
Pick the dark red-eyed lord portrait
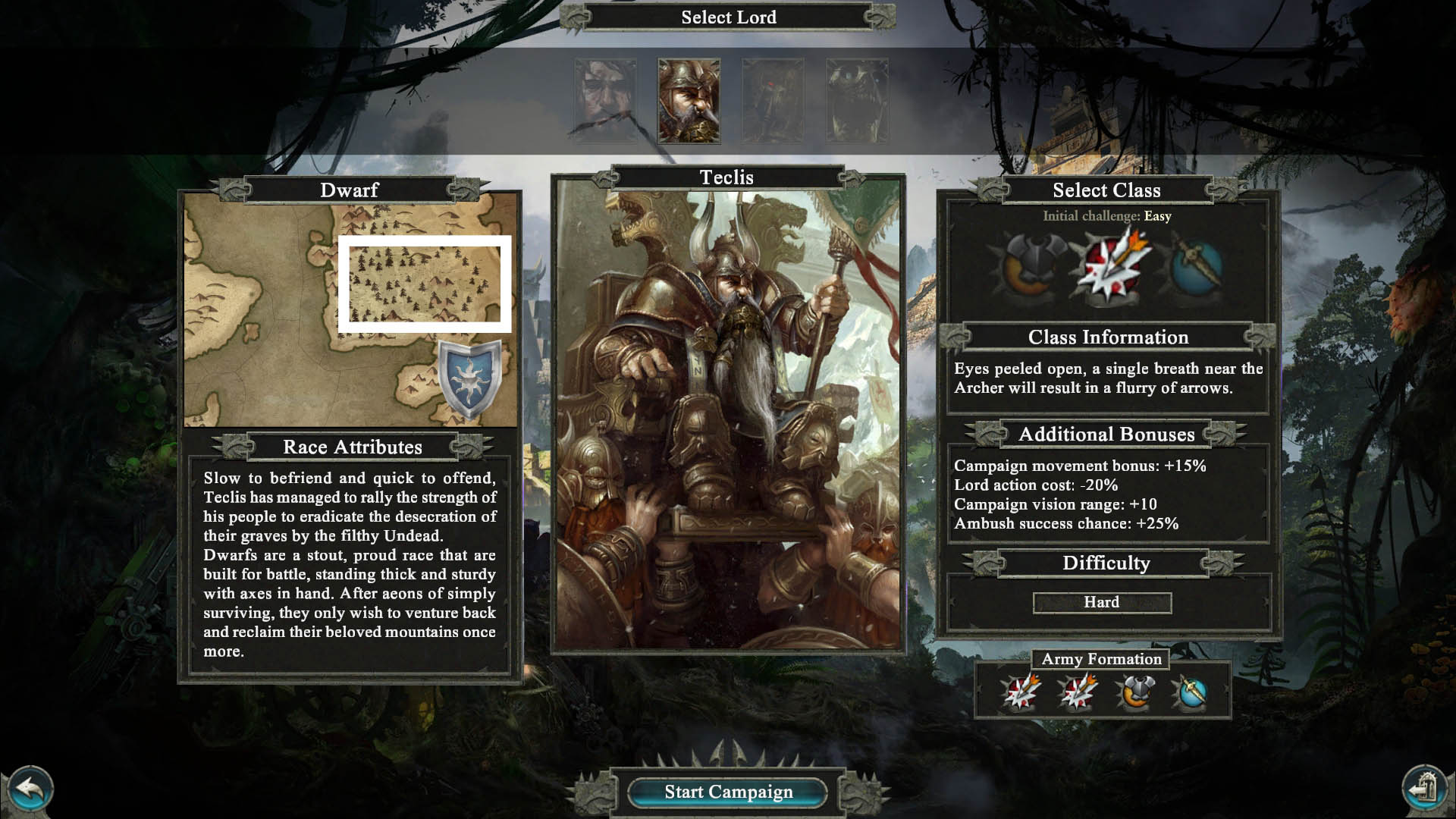773,101
